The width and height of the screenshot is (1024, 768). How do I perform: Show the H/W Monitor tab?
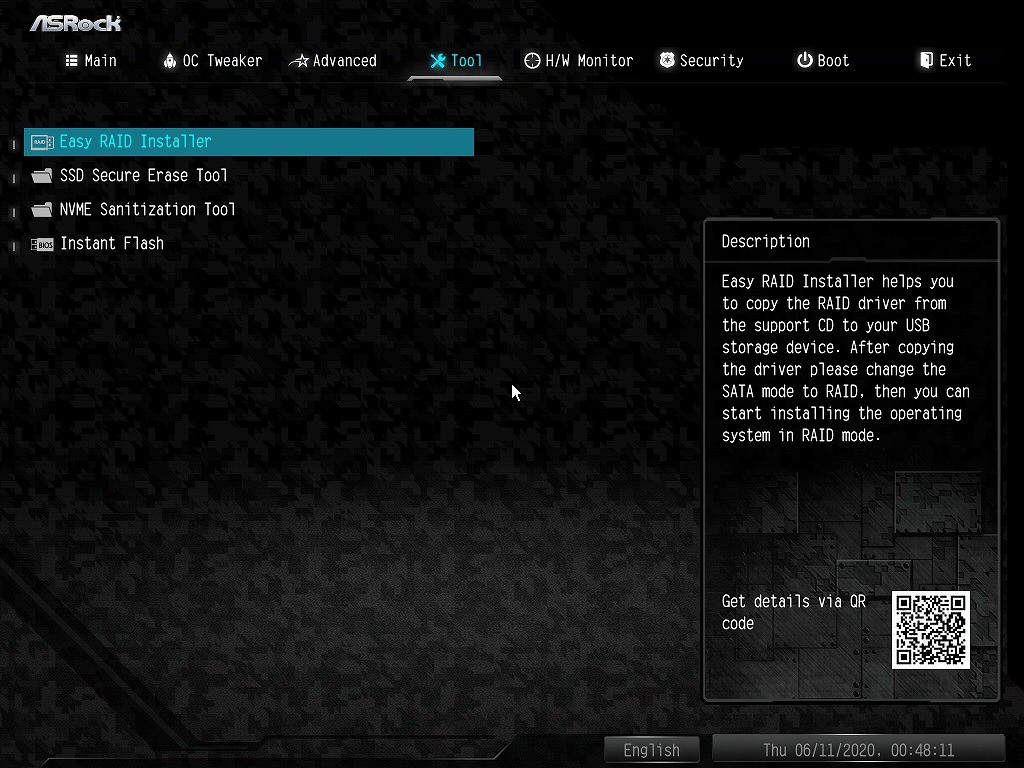(x=578, y=61)
